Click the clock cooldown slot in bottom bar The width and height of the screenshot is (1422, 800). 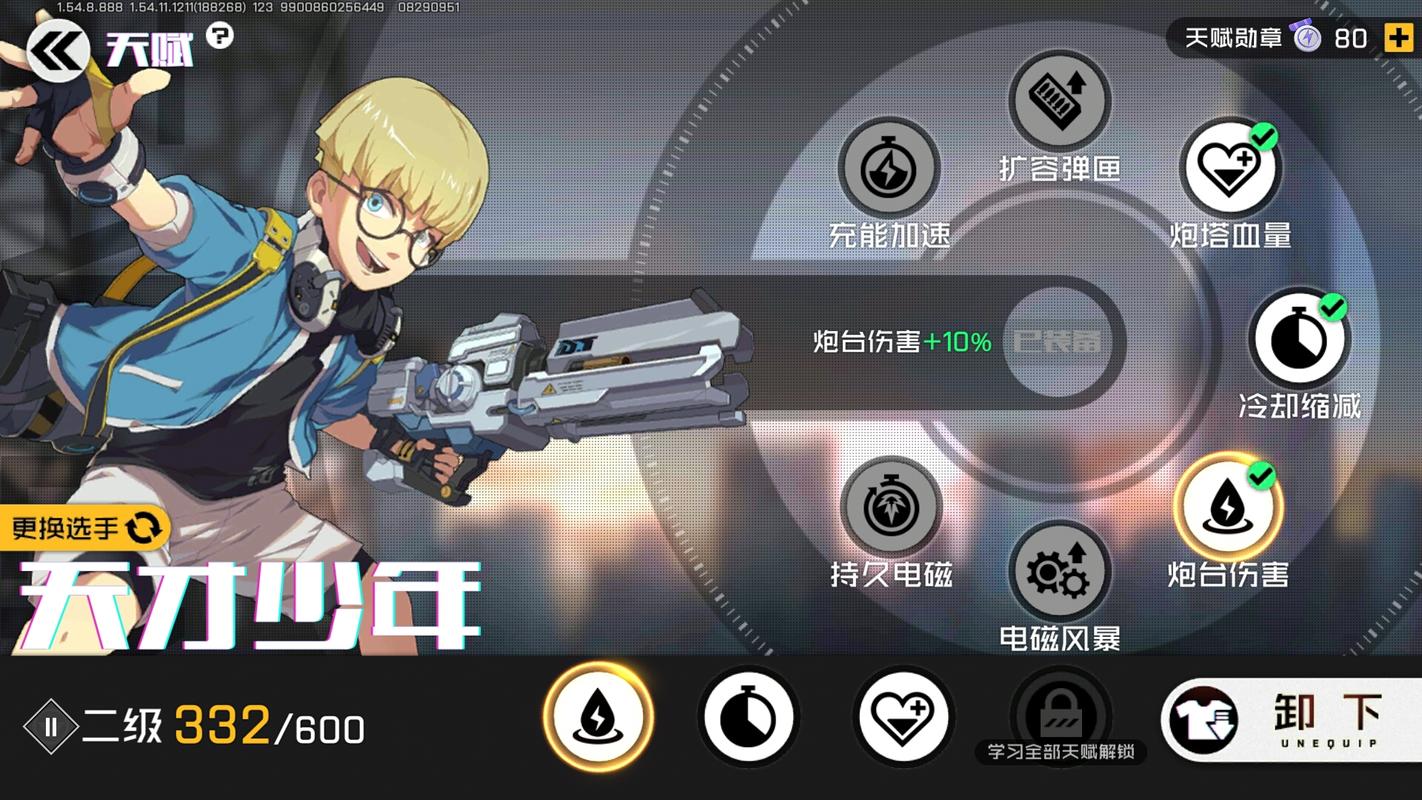(x=749, y=717)
